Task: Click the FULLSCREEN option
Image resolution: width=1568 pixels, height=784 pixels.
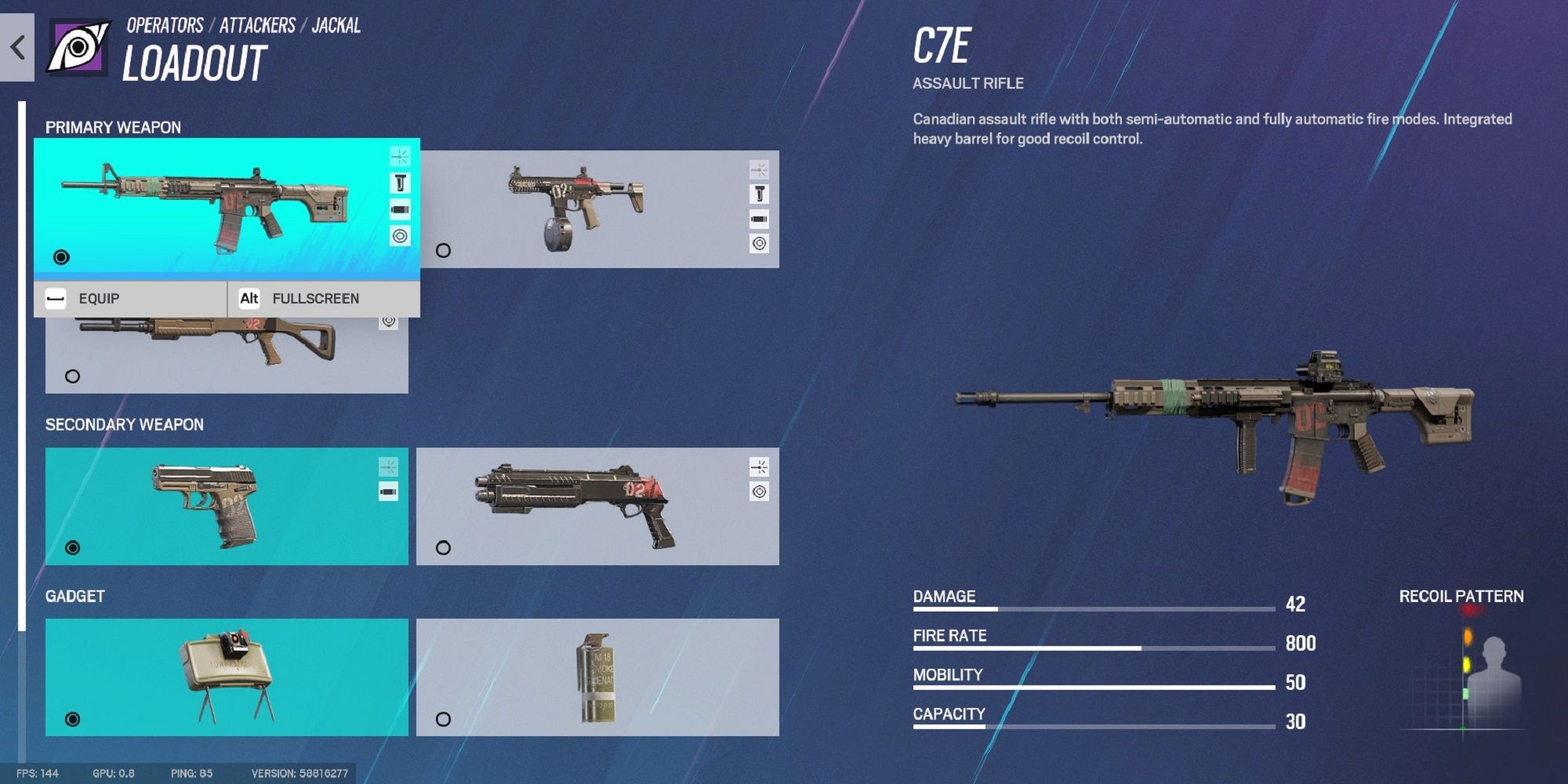Action: [x=315, y=298]
